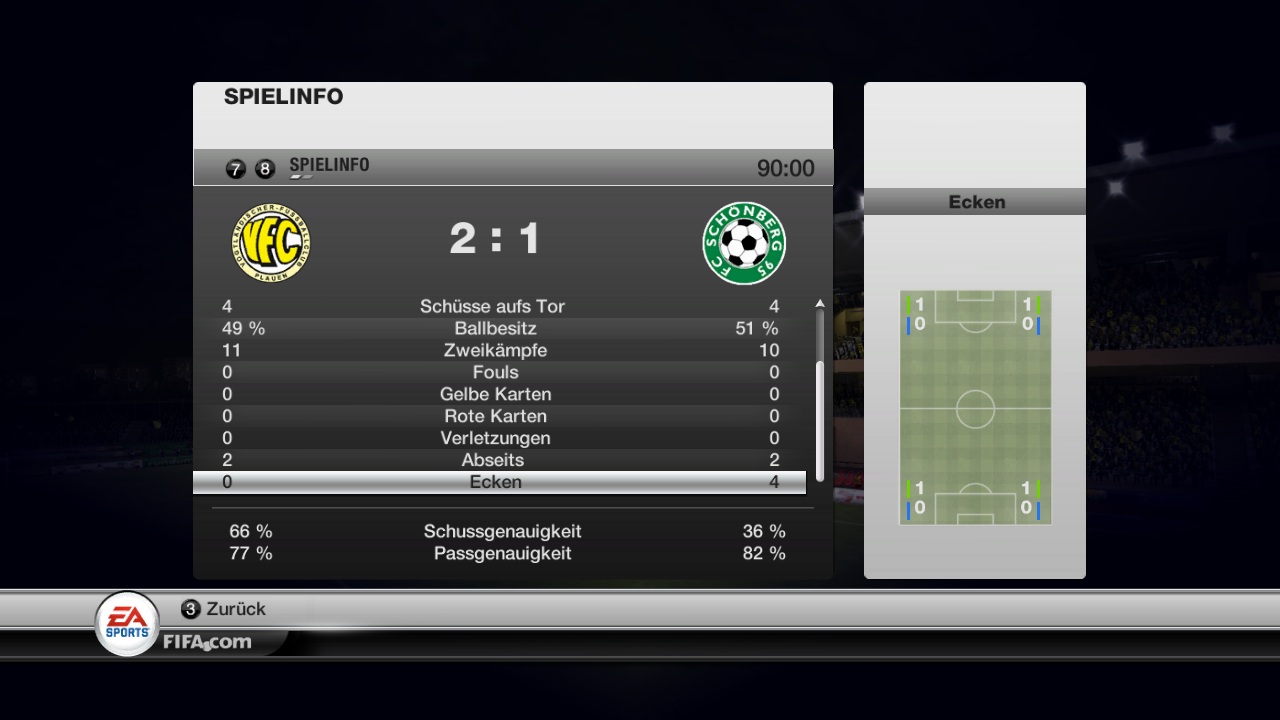Choose the Zweikämpfe row
Viewport: 1280px width, 720px height.
pos(498,350)
